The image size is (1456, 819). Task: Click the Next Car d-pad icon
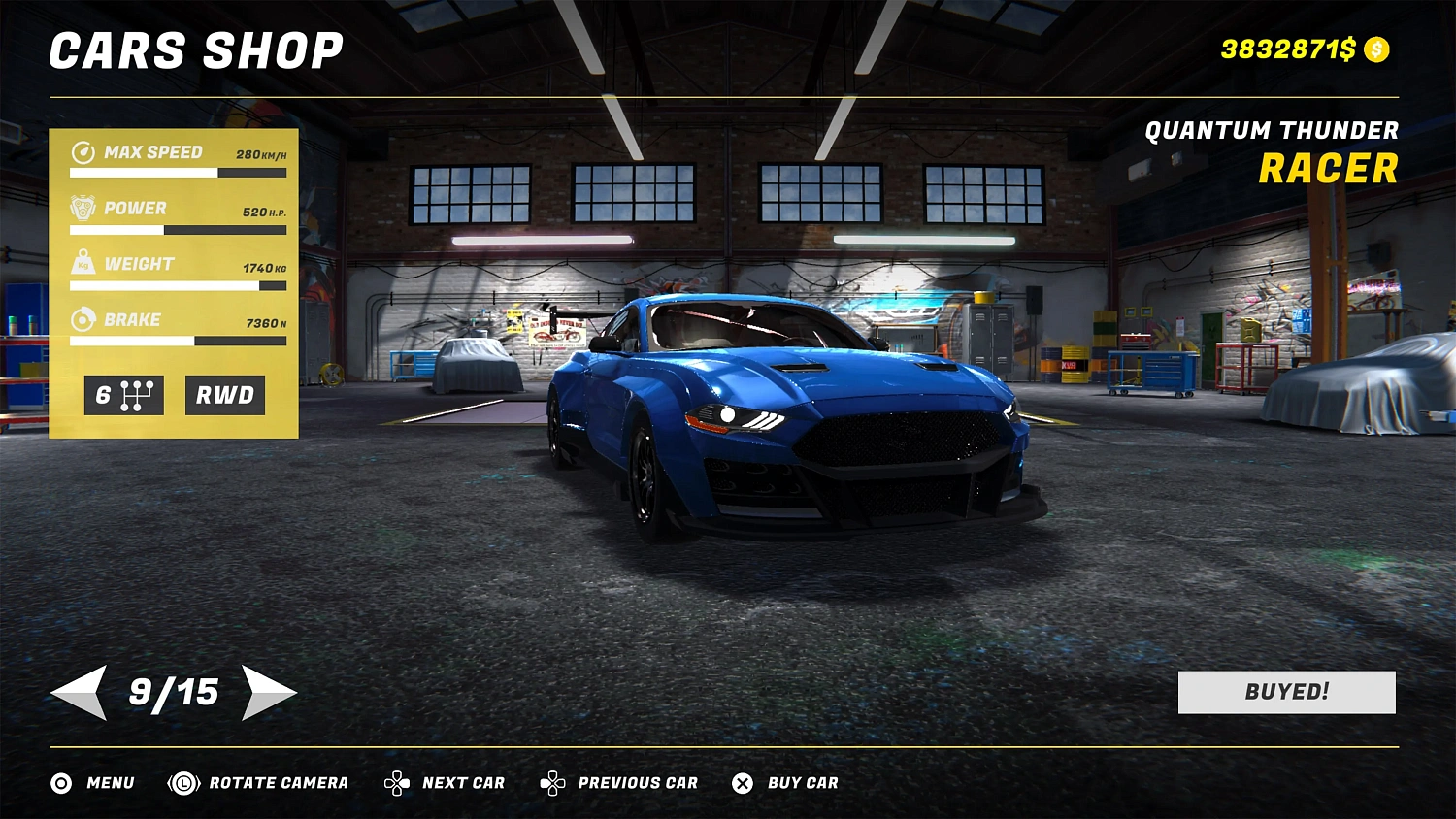(398, 783)
